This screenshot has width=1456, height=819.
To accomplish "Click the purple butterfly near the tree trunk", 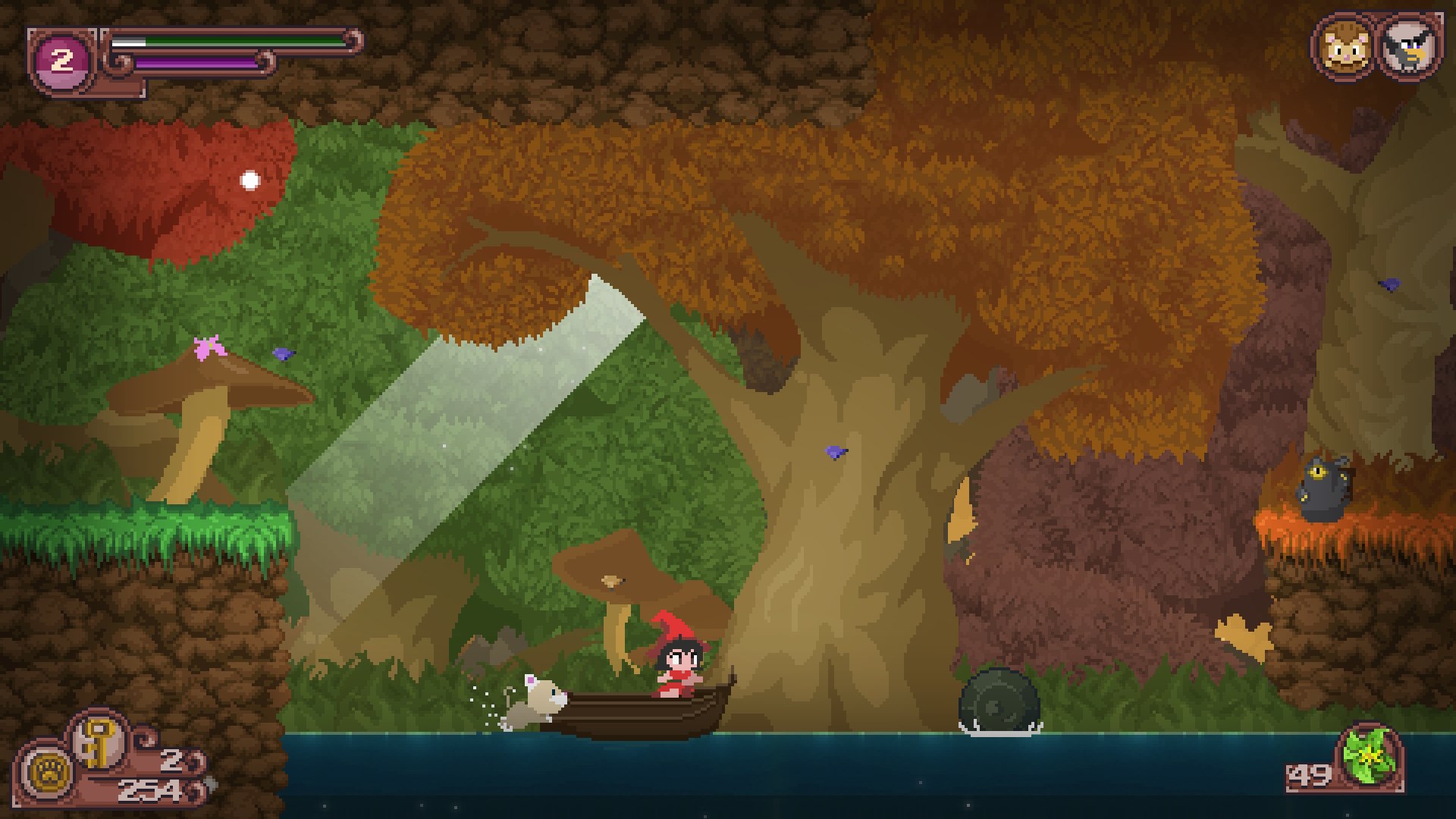I will 834,453.
